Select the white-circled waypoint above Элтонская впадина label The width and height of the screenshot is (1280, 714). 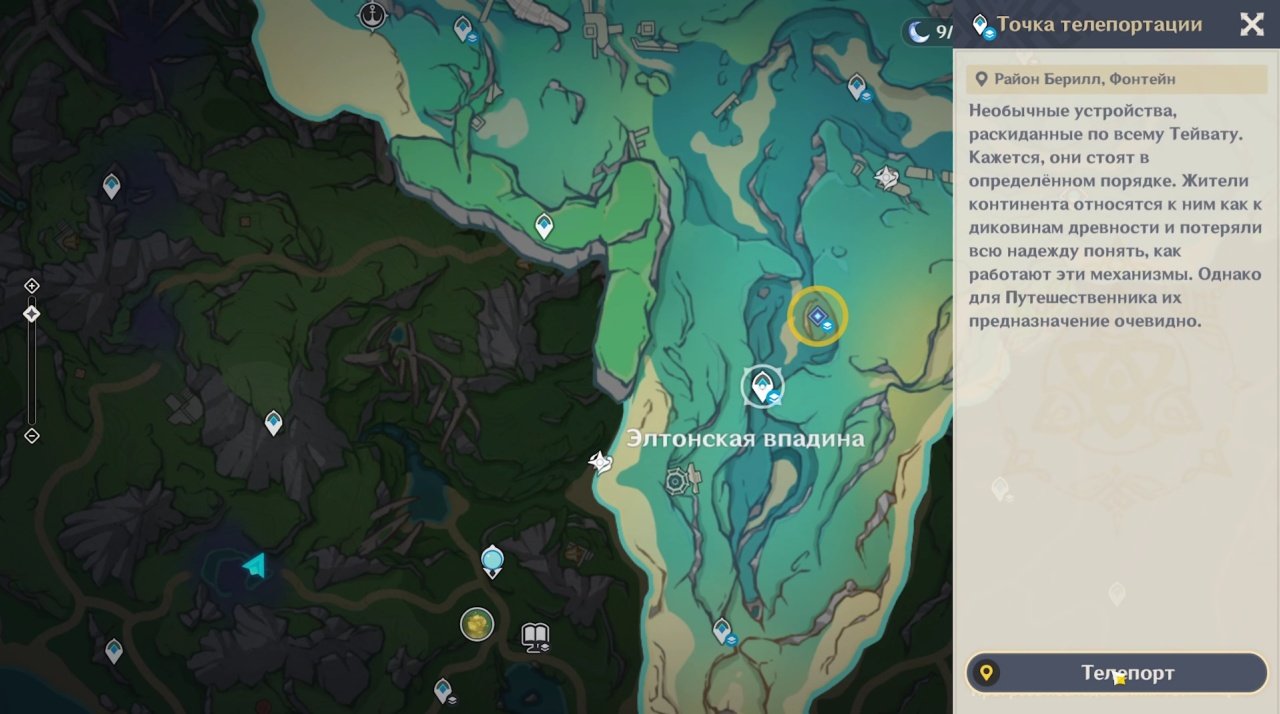click(763, 386)
